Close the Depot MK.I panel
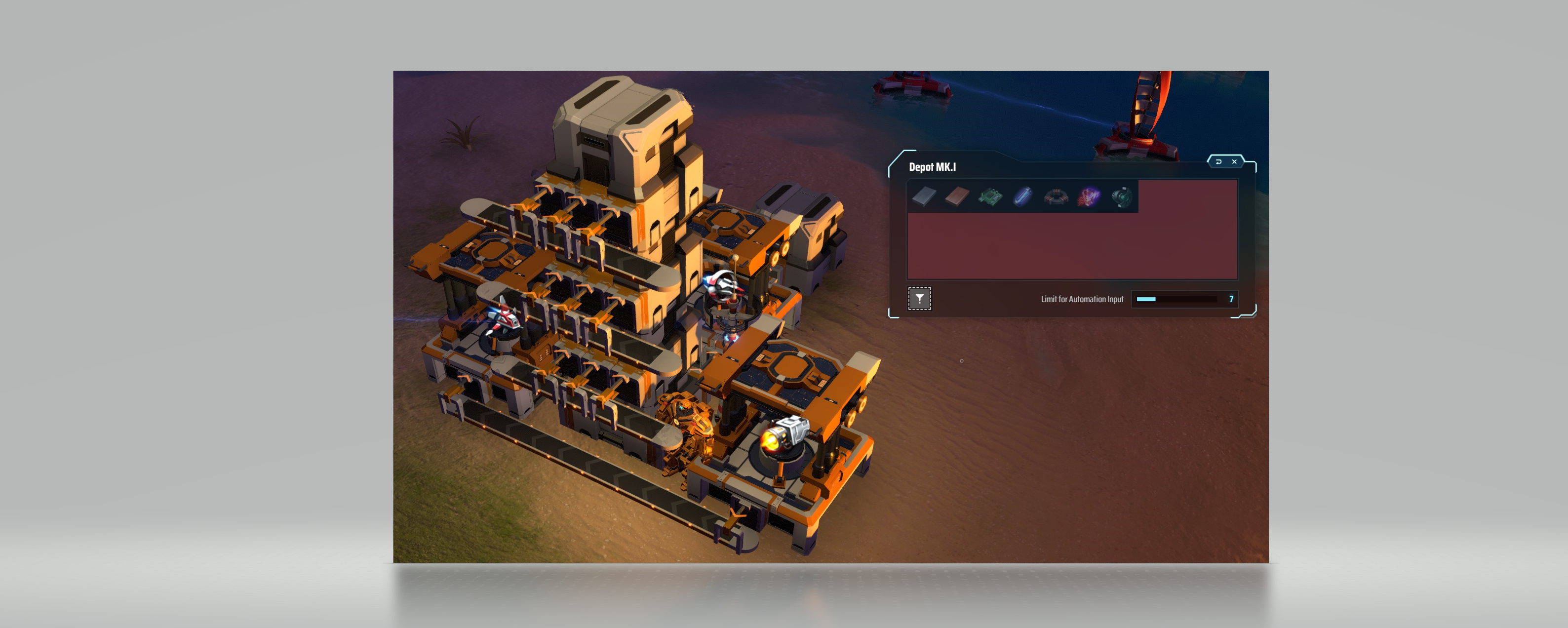The height and width of the screenshot is (628, 1568). [x=1234, y=162]
